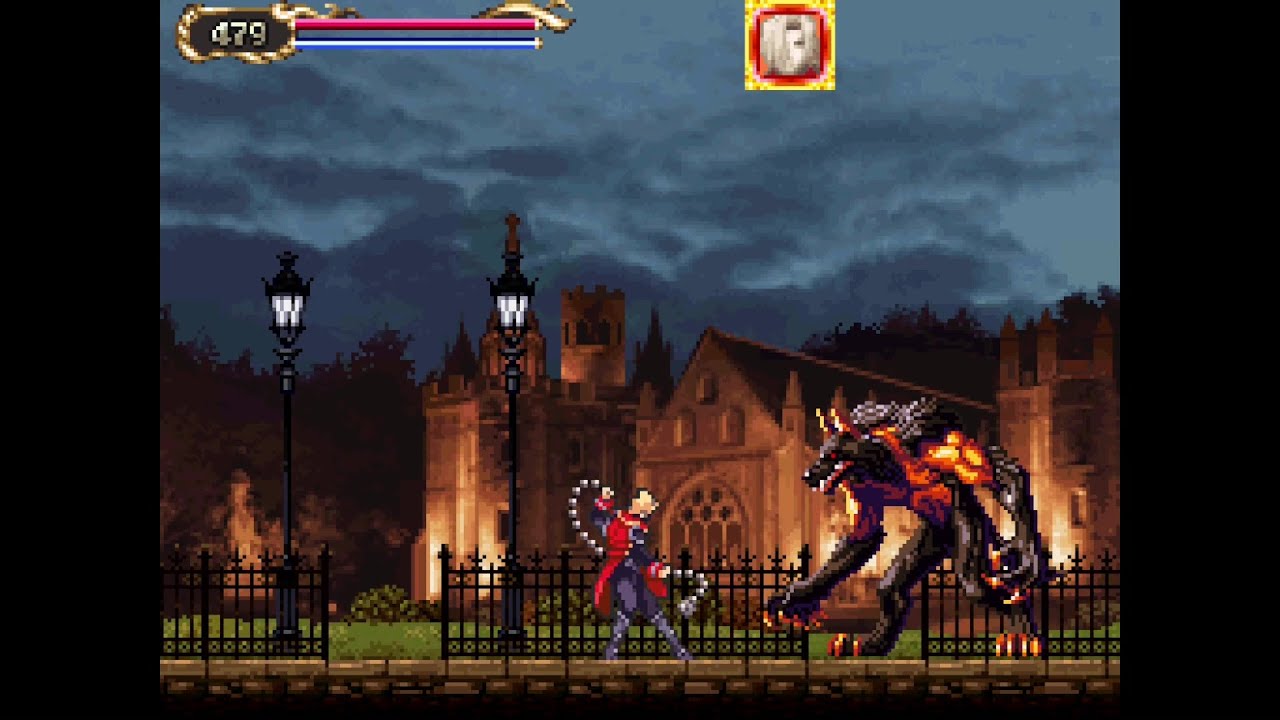Click the cross atop the tall lamp post
1280x720 pixels.
coord(513,222)
